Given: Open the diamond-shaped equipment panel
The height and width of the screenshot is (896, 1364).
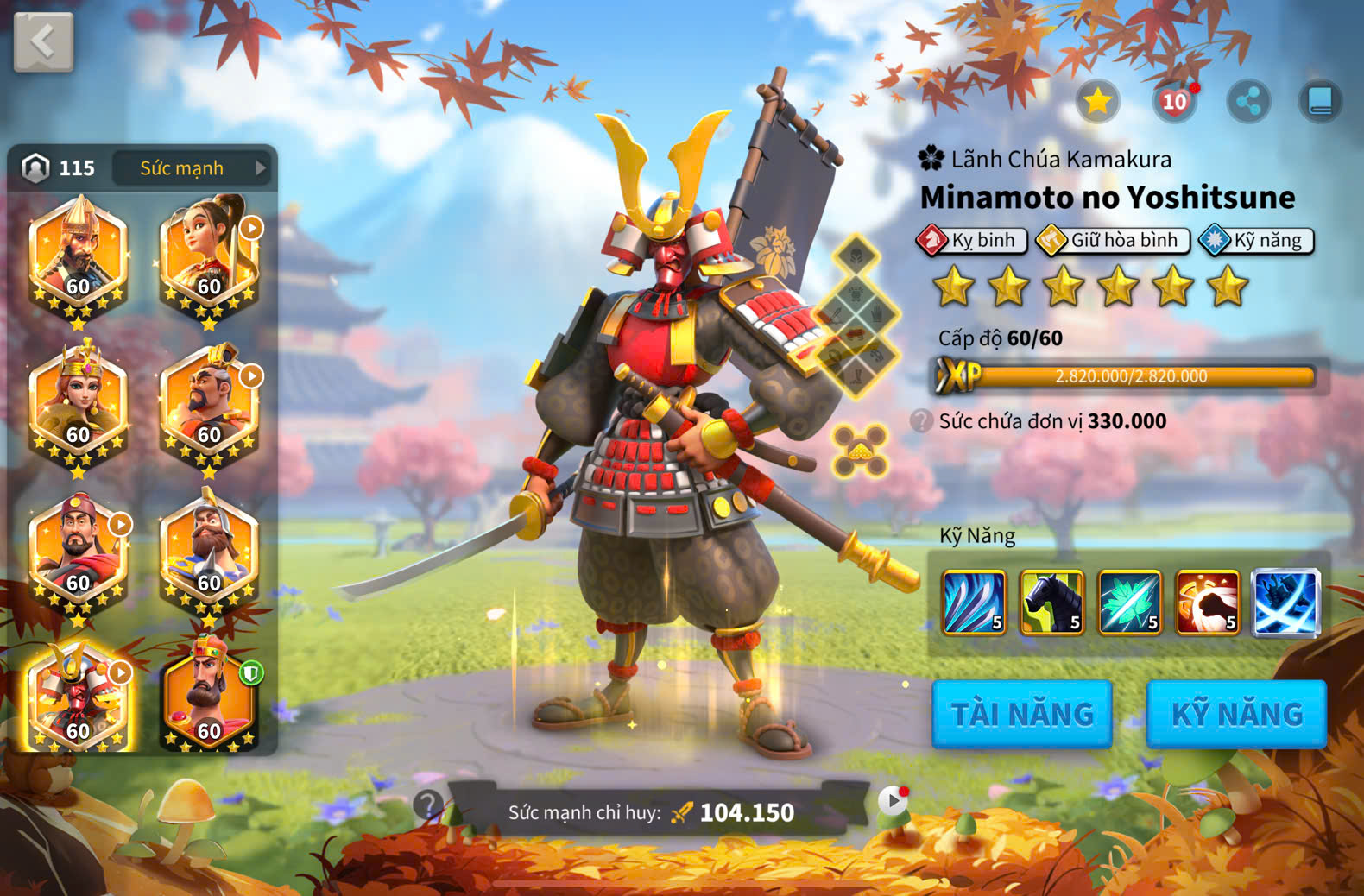Looking at the screenshot, I should [x=856, y=317].
